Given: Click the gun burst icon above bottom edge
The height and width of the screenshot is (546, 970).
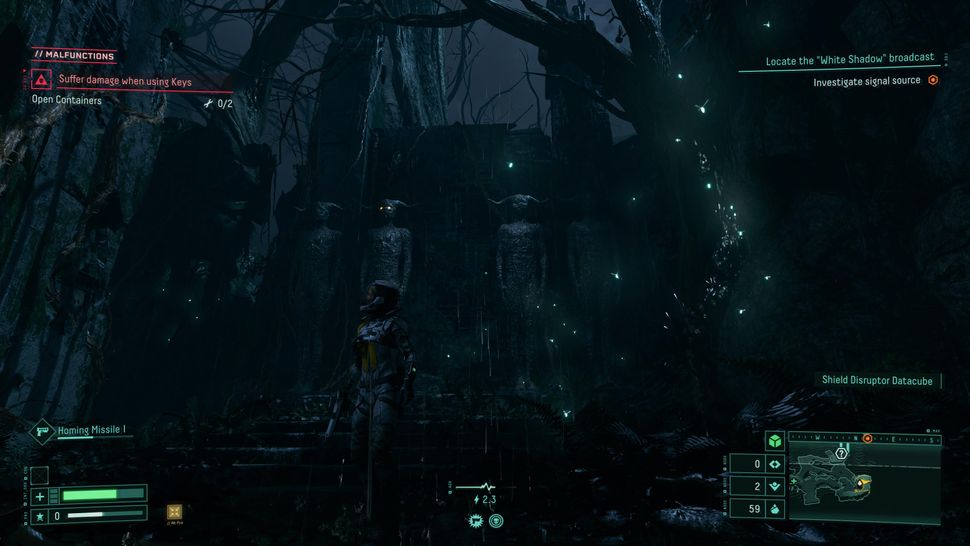Looking at the screenshot, I should (x=476, y=521).
